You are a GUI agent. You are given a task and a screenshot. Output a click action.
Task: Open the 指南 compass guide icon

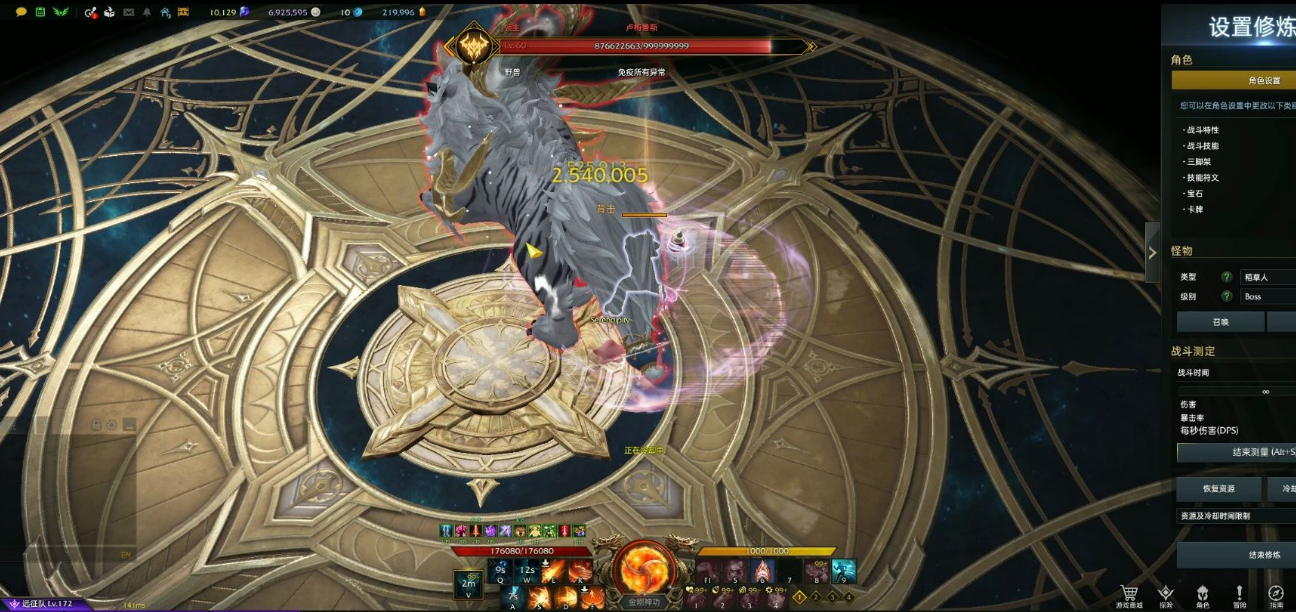pyautogui.click(x=1276, y=594)
